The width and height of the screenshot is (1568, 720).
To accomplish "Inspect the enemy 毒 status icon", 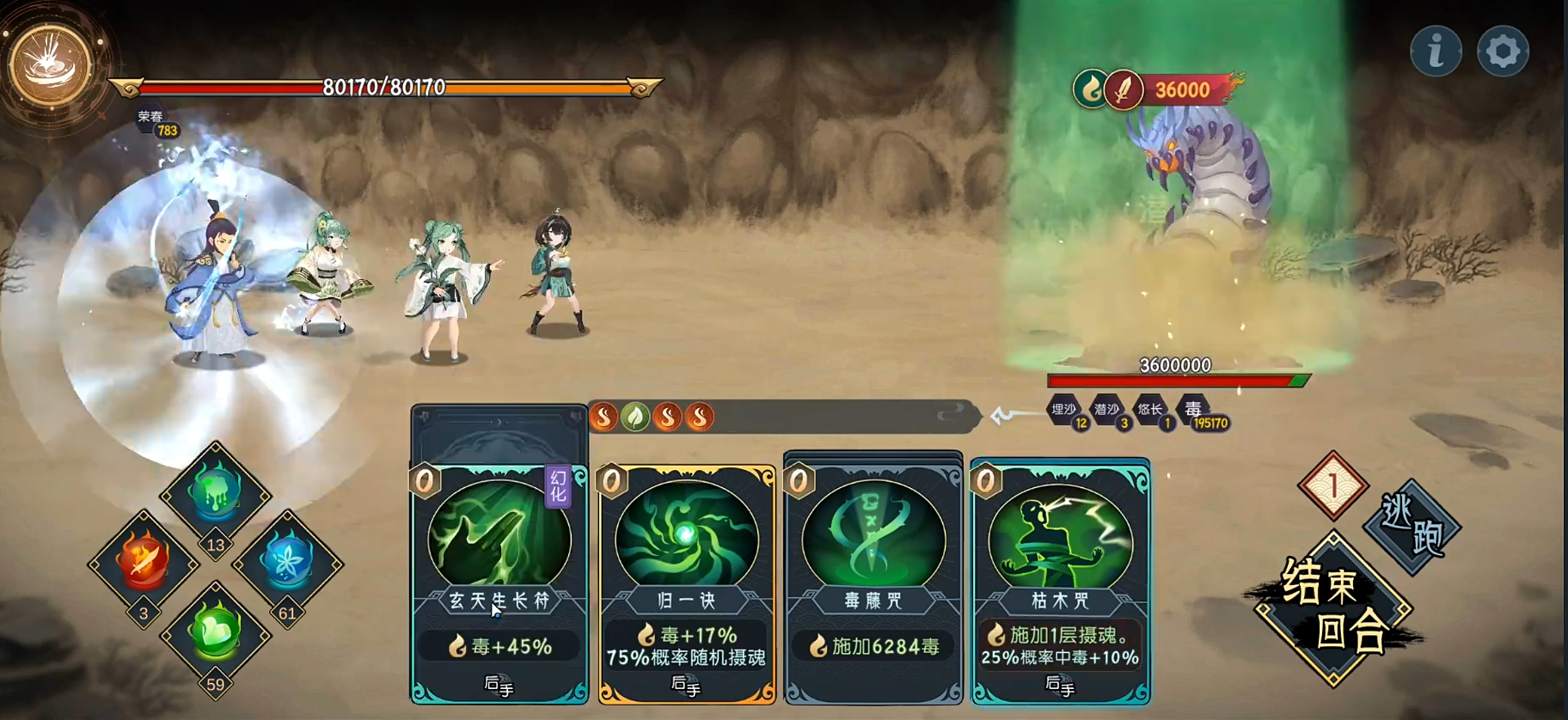I will click(x=1194, y=410).
